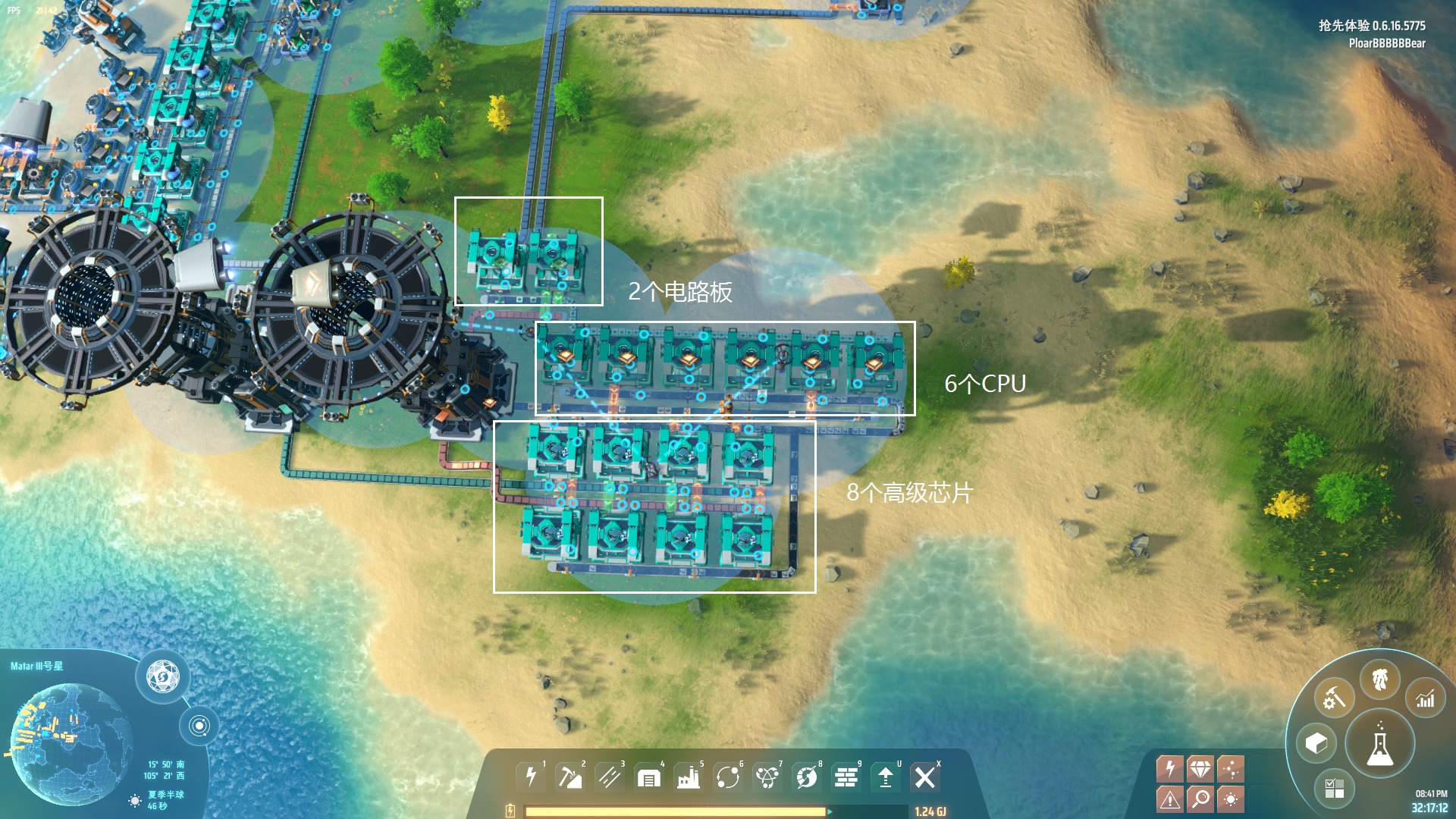This screenshot has width=1456, height=819.
Task: Open the power build category (lightning bolt)
Action: (531, 777)
